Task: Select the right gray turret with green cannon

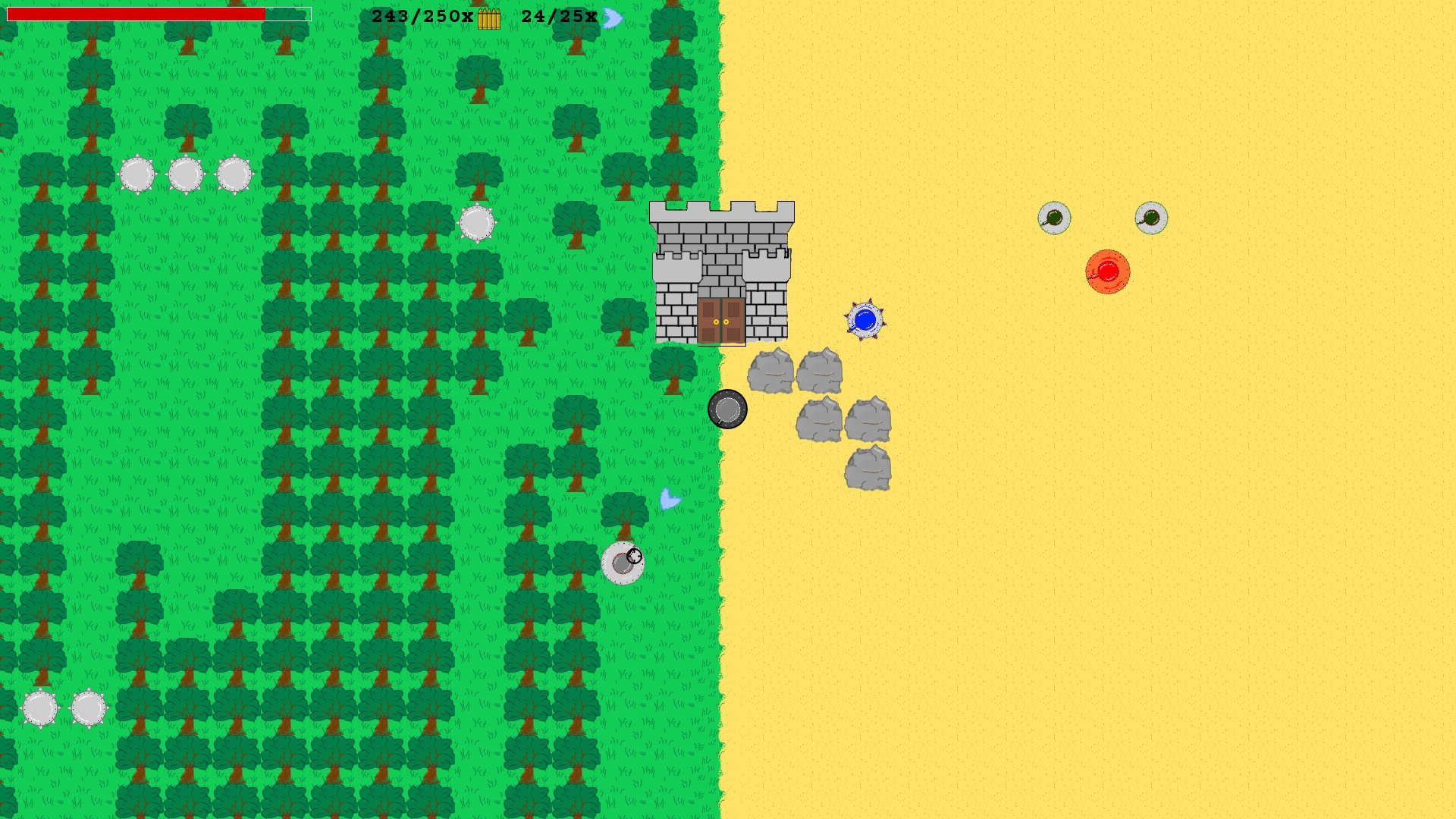Action: 1151,217
